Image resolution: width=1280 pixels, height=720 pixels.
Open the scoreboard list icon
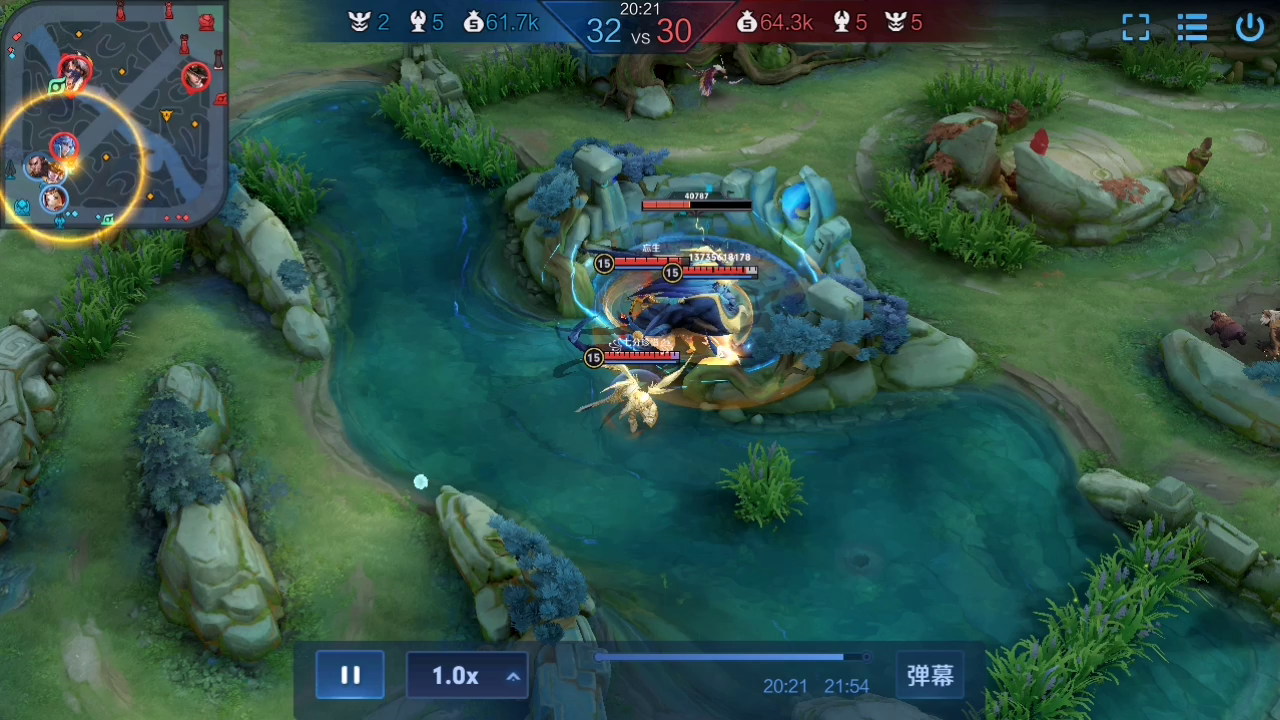coord(1192,27)
